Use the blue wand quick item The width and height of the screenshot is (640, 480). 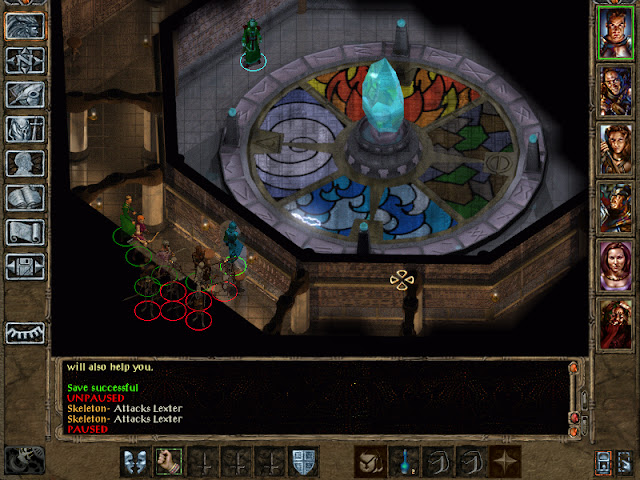click(404, 461)
